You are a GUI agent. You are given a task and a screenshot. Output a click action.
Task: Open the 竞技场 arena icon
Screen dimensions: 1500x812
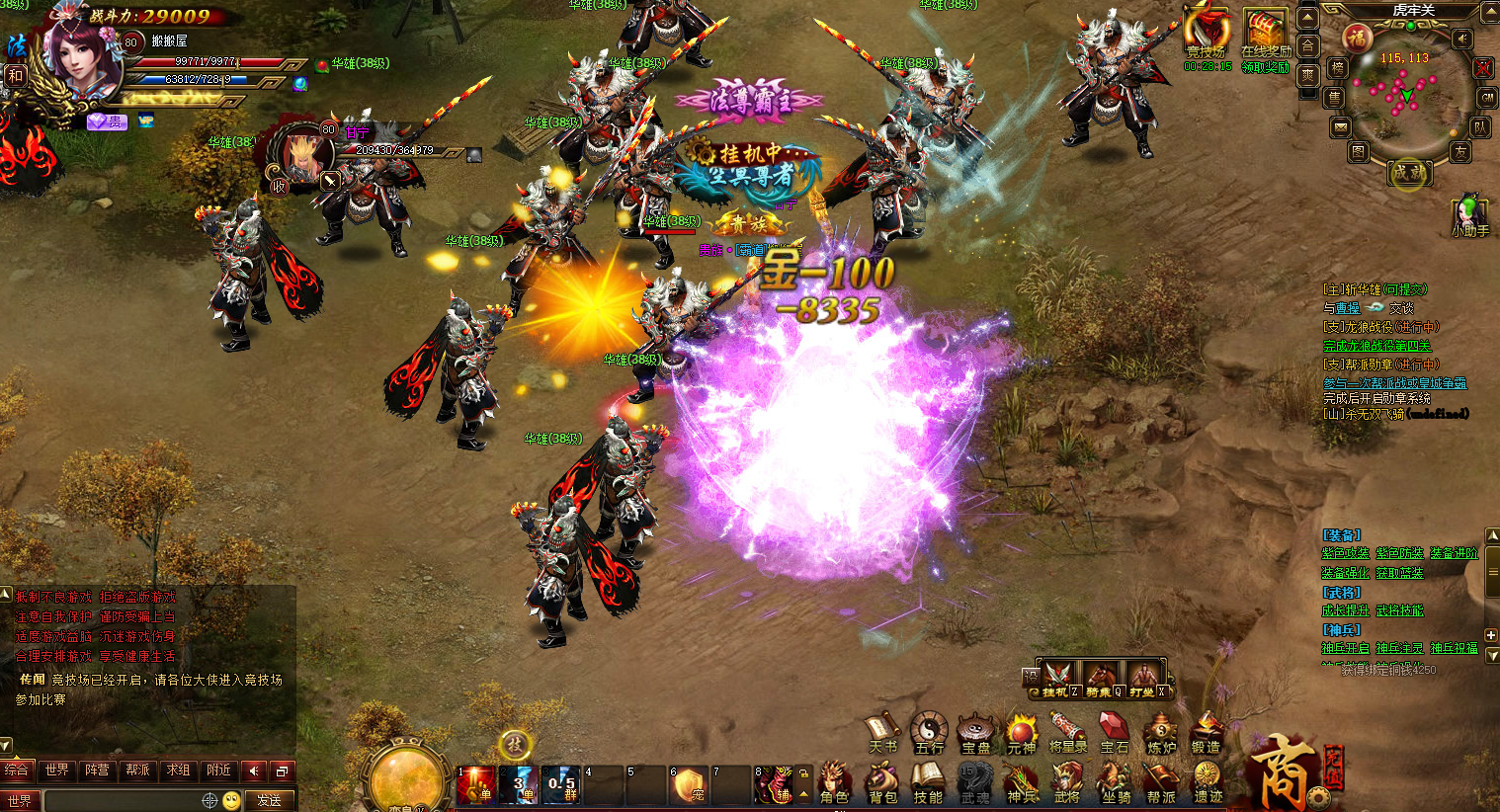click(x=1207, y=33)
